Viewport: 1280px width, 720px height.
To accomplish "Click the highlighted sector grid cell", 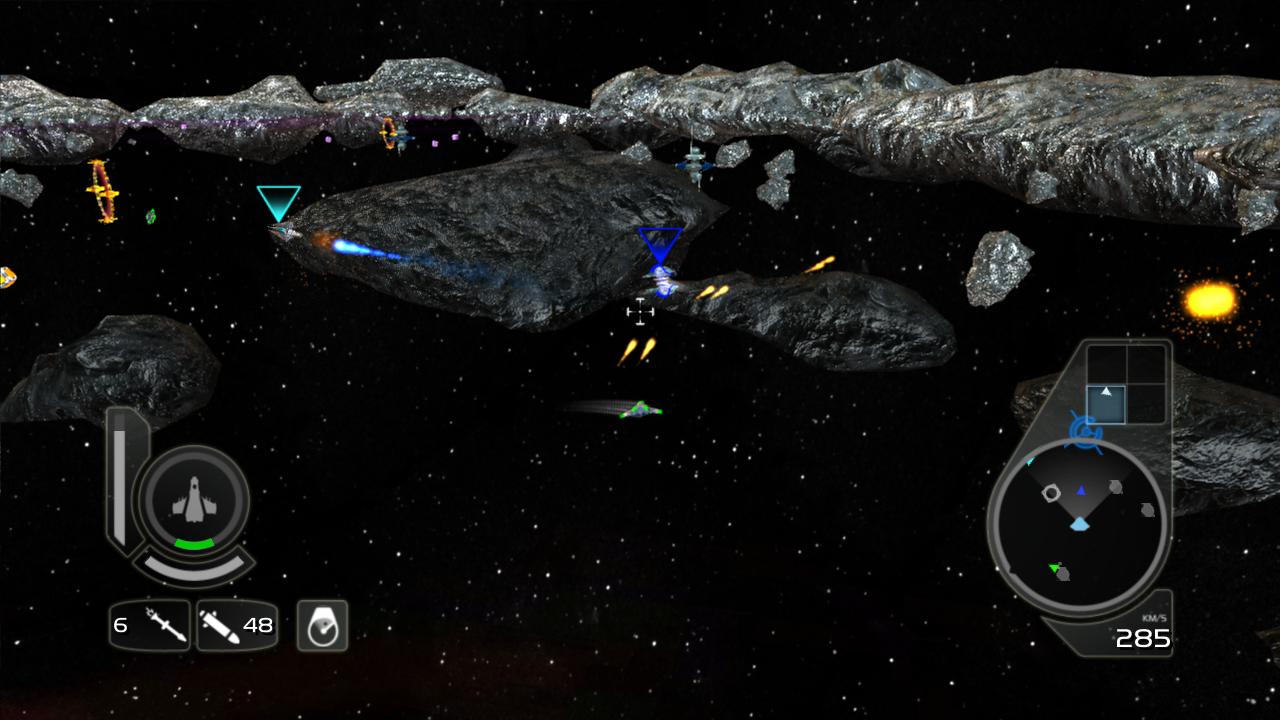I will (x=1106, y=403).
